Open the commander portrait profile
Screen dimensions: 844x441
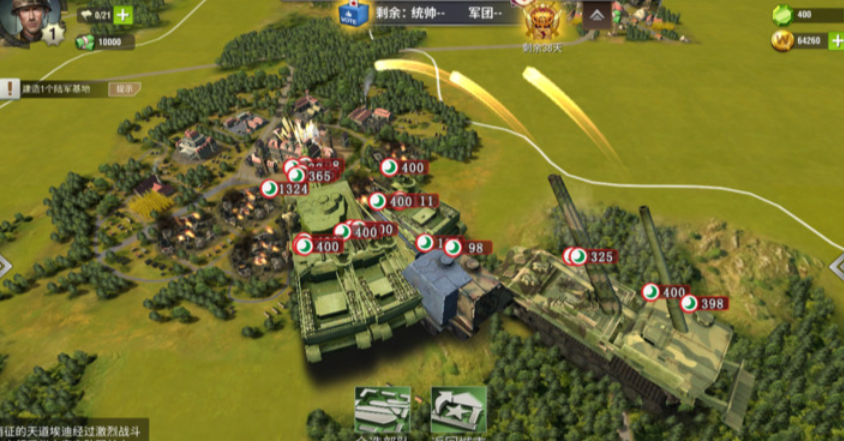tap(27, 20)
